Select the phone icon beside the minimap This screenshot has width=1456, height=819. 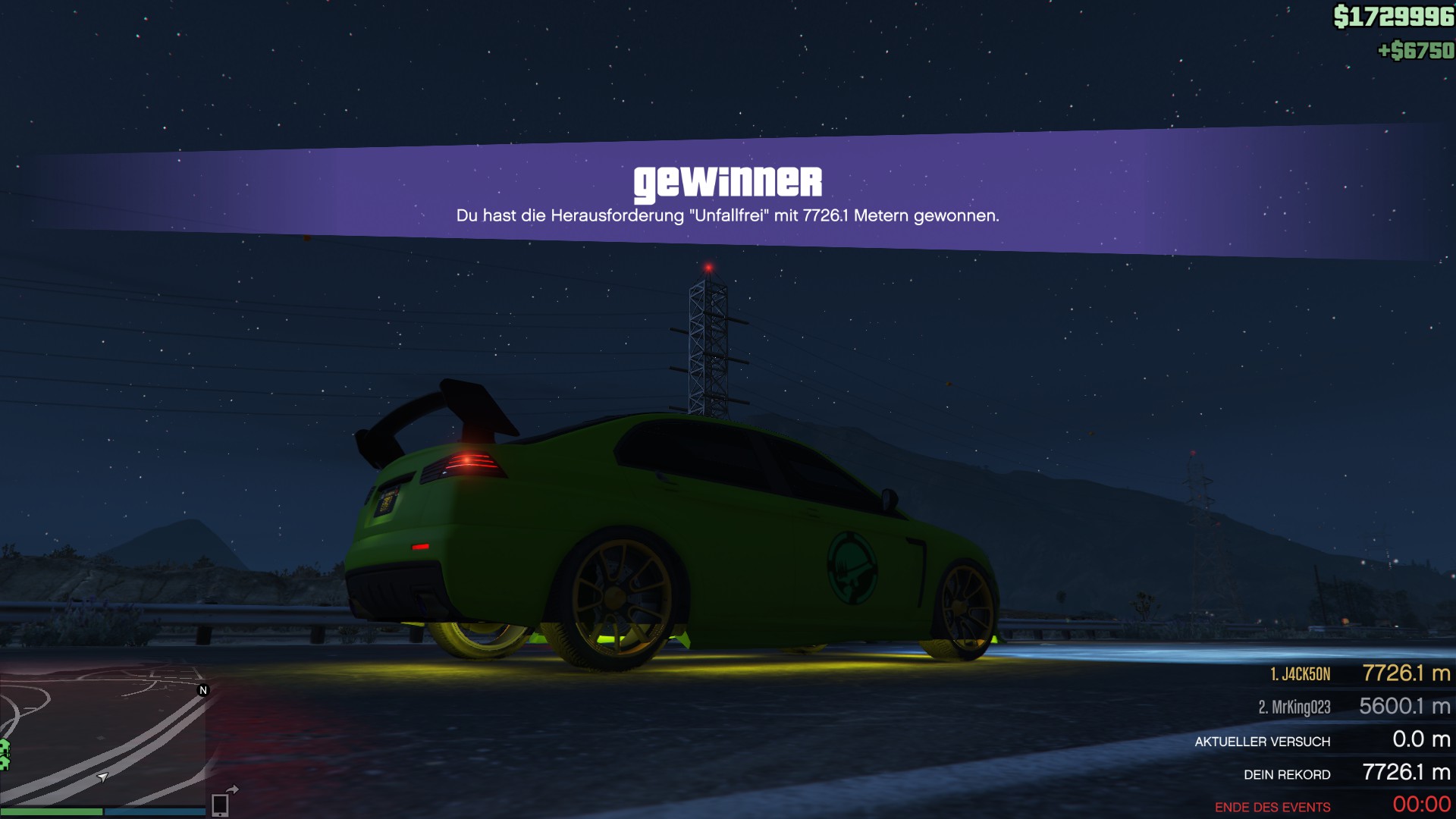tap(220, 804)
